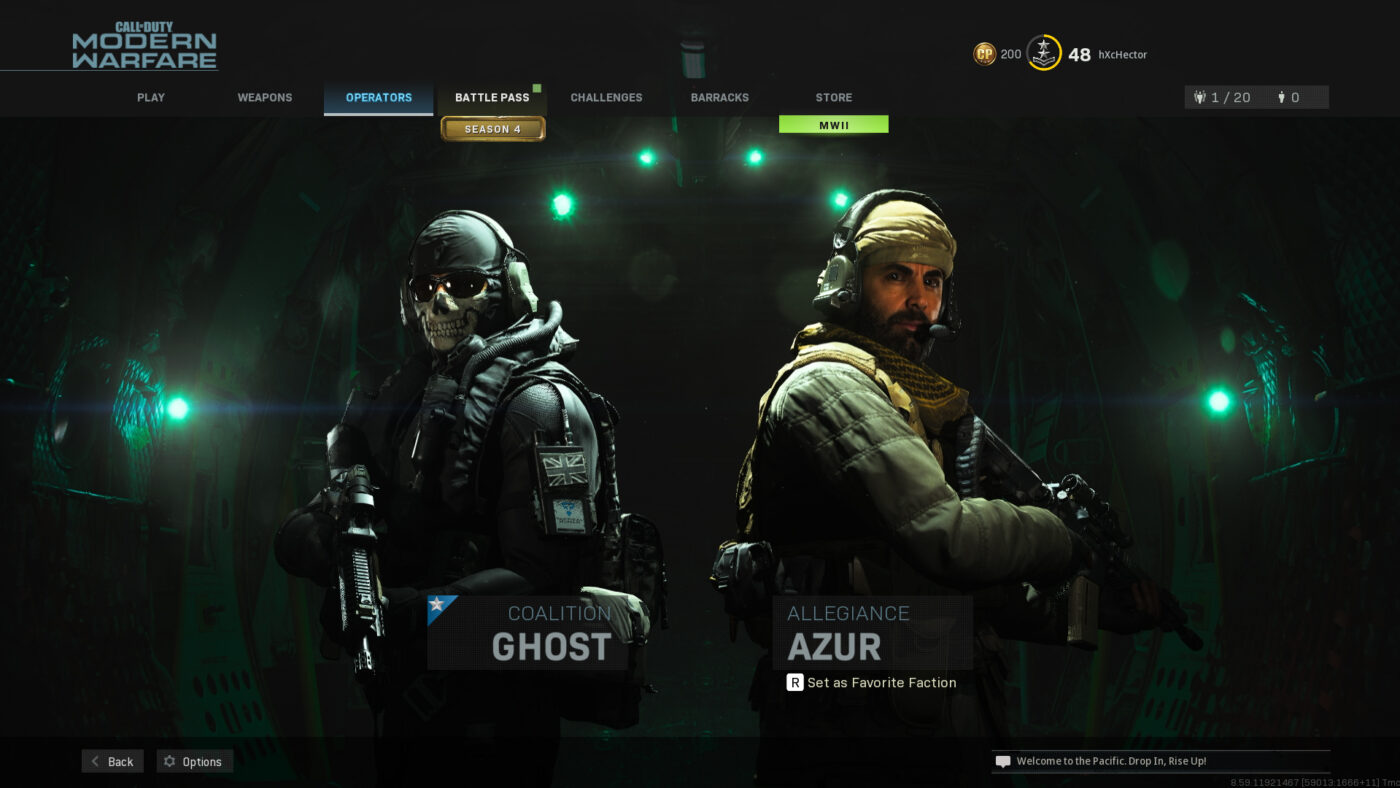Open the Challenges menu item
This screenshot has width=1400, height=788.
[x=606, y=97]
